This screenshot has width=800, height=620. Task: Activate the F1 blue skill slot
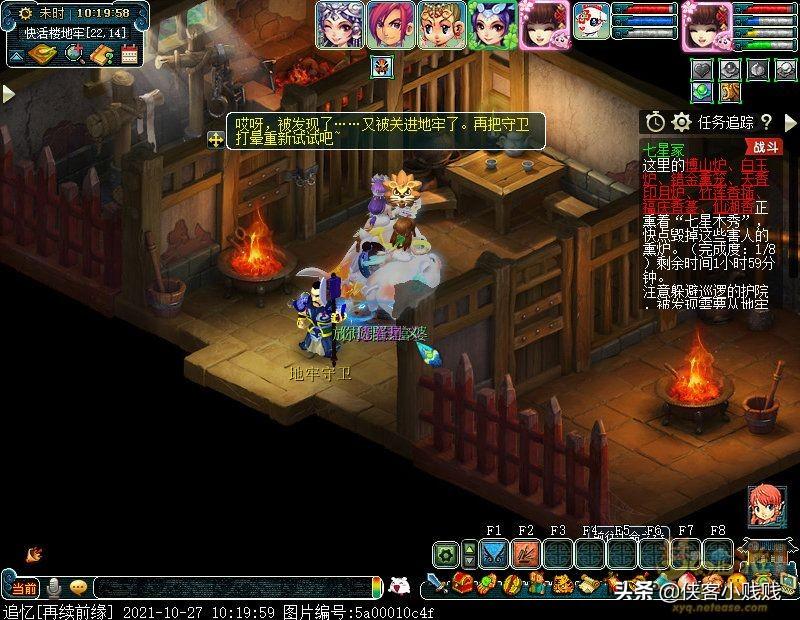coord(493,553)
